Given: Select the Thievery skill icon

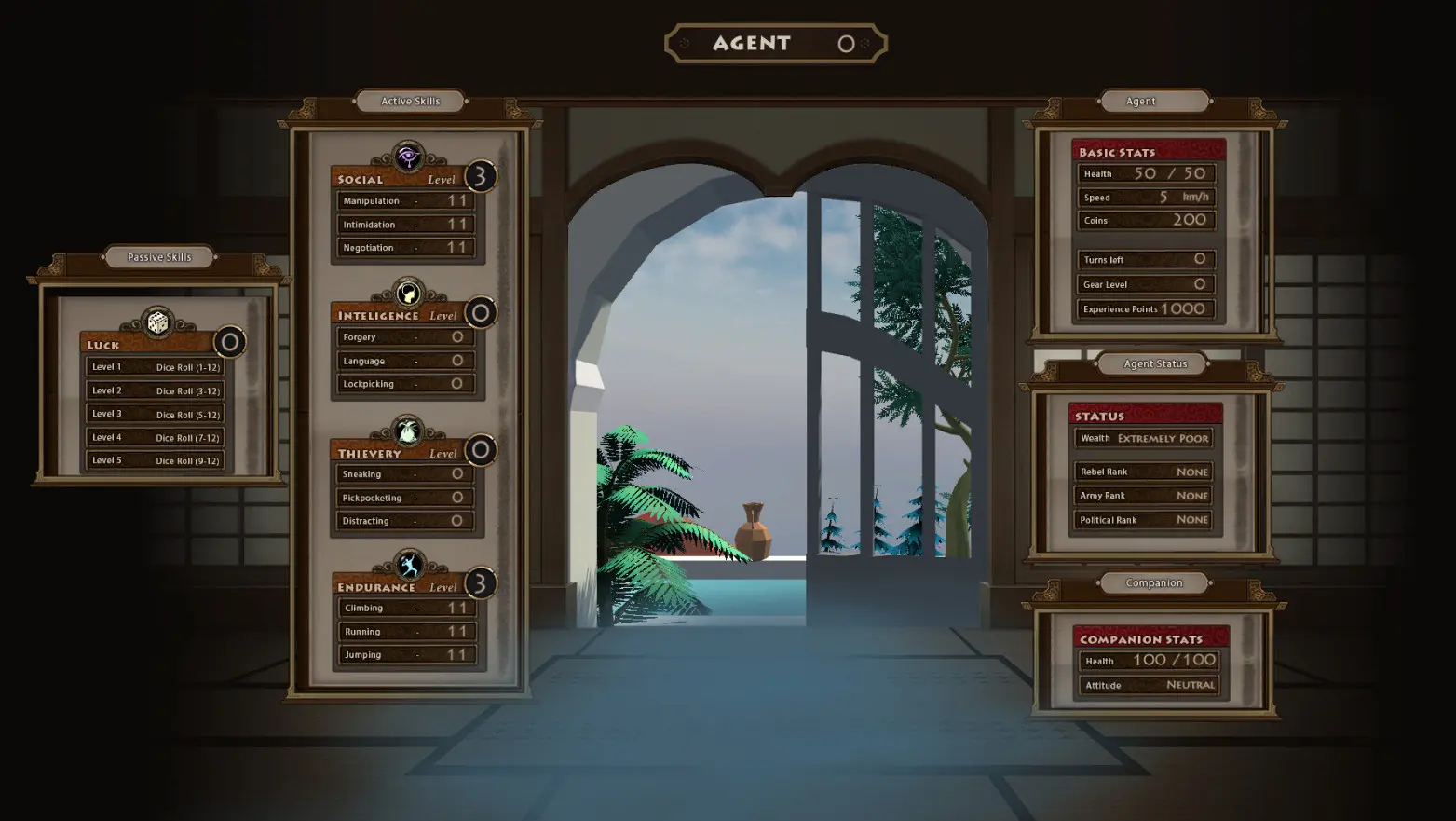Looking at the screenshot, I should 408,431.
